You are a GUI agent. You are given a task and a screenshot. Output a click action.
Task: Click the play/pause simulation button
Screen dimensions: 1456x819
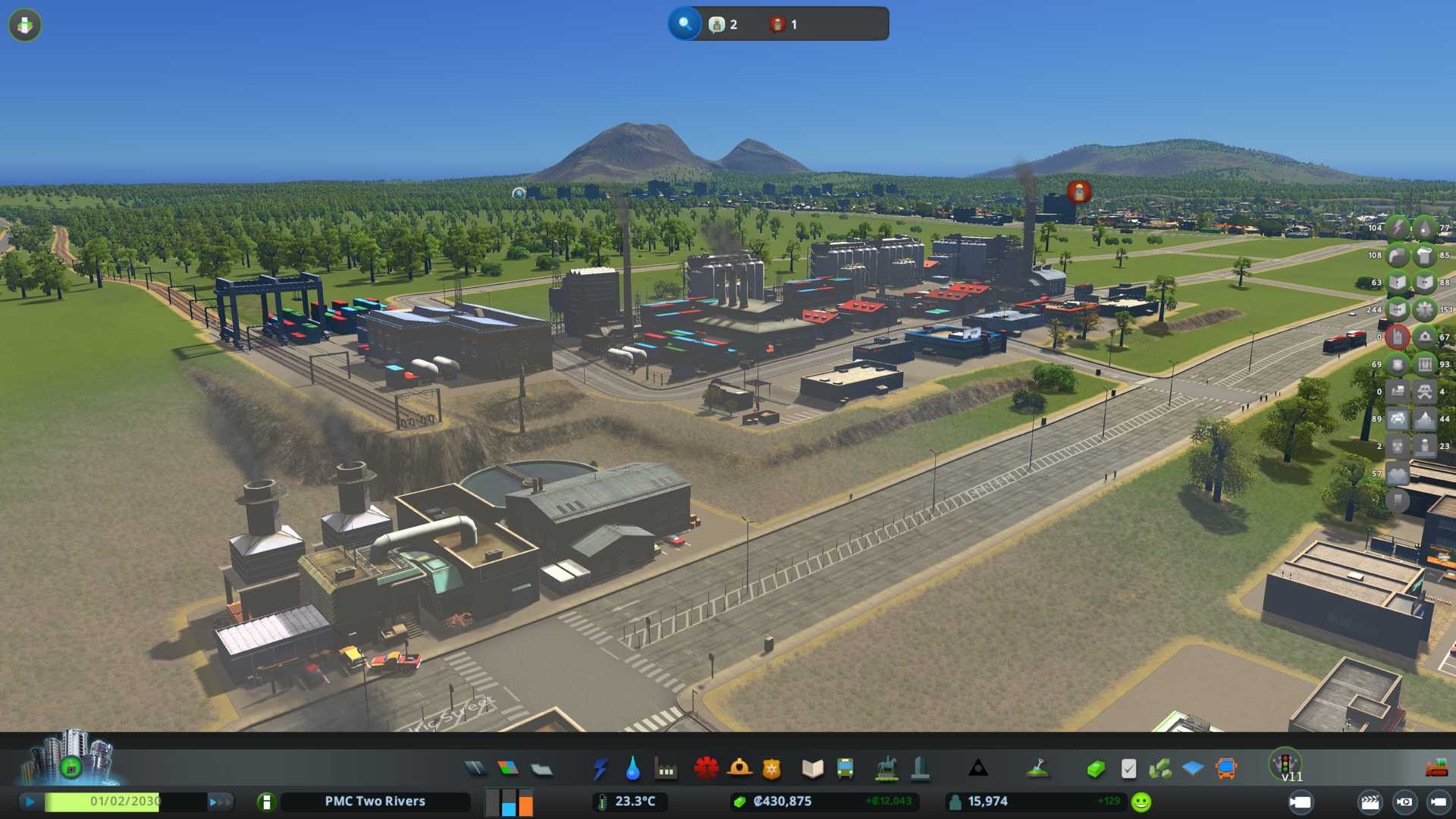tap(30, 802)
